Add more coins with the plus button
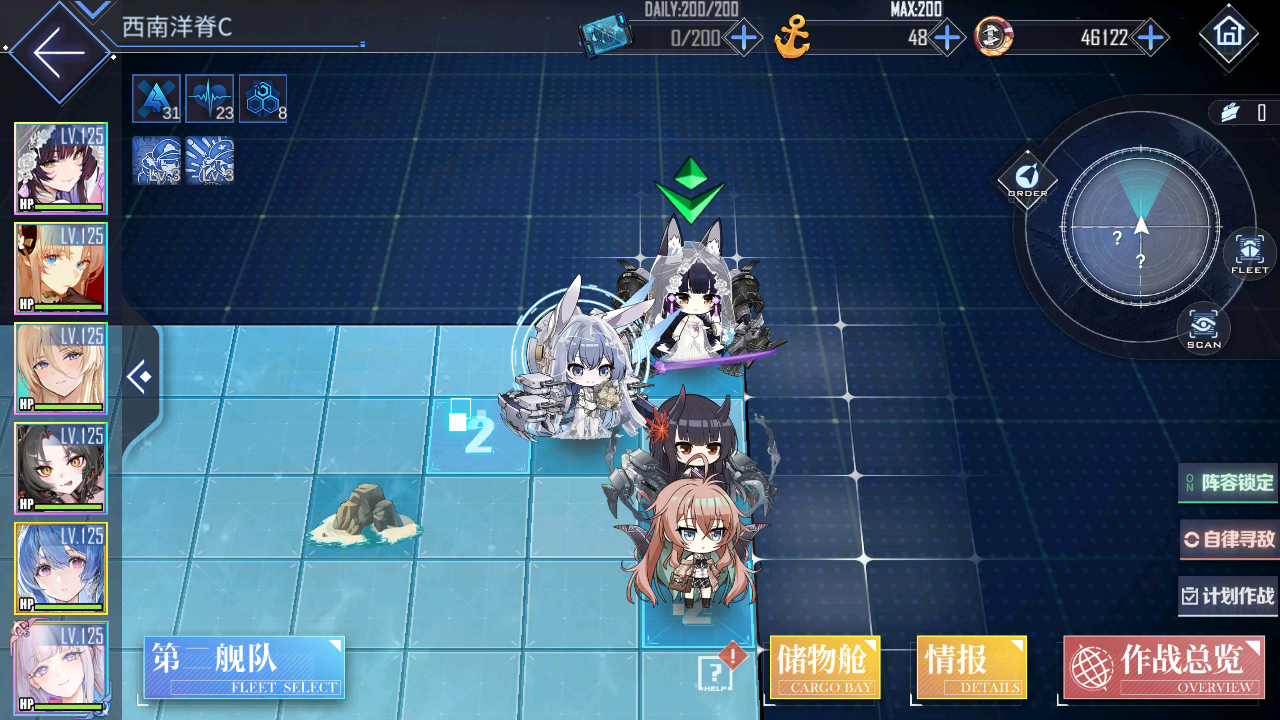Viewport: 1280px width, 720px height. [x=1151, y=39]
